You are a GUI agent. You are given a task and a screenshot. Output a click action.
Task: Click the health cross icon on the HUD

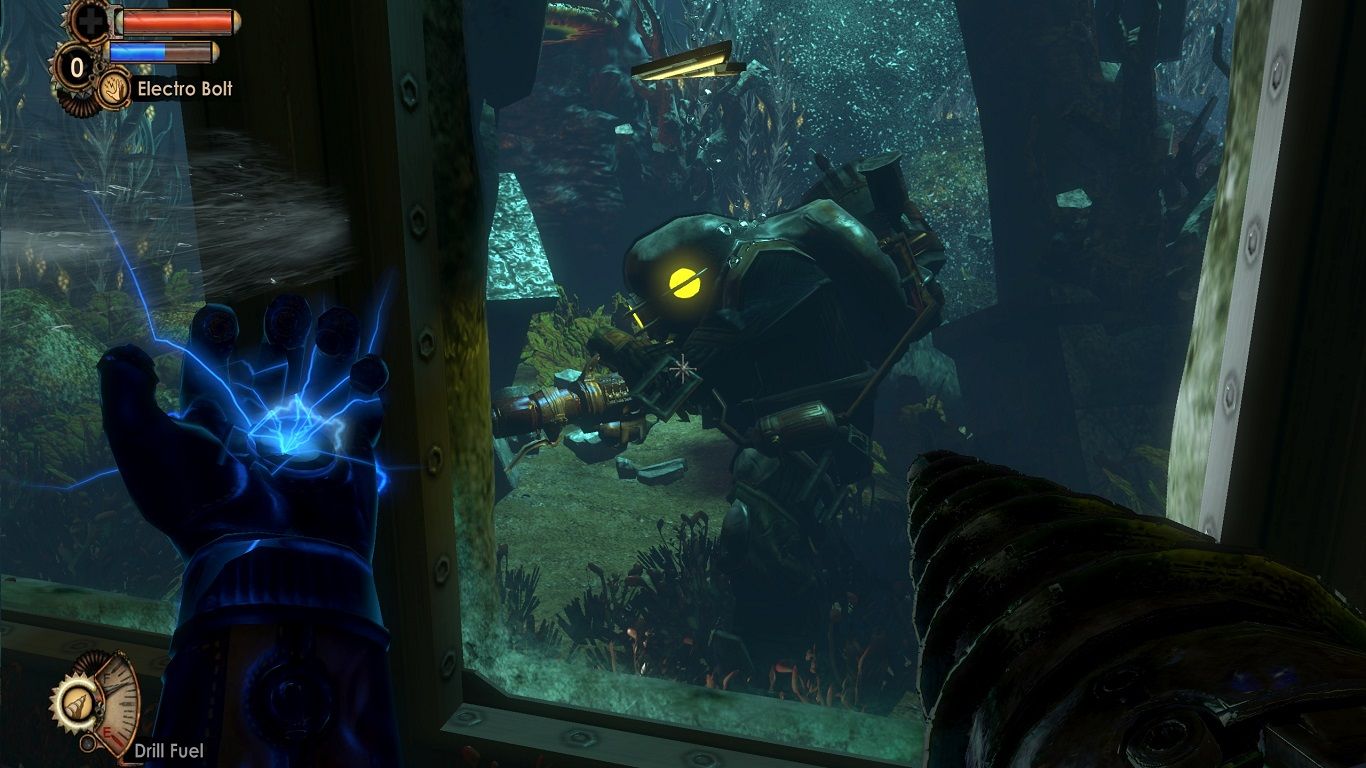click(91, 21)
